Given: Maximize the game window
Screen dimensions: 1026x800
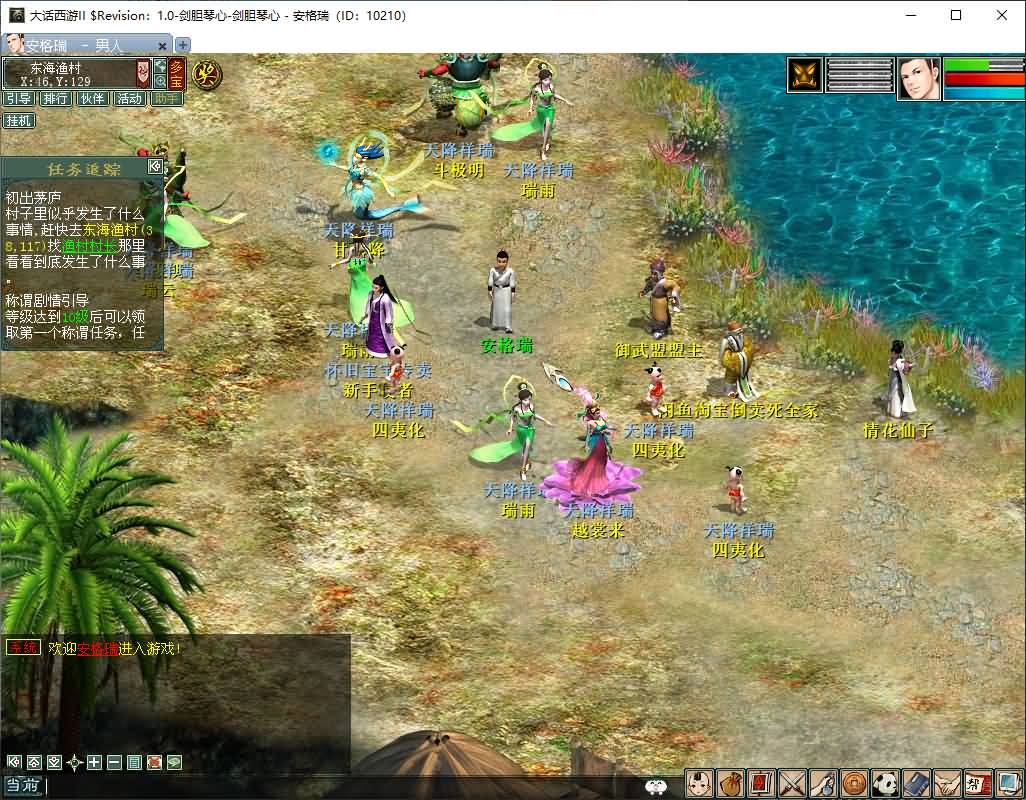Looking at the screenshot, I should pos(956,15).
